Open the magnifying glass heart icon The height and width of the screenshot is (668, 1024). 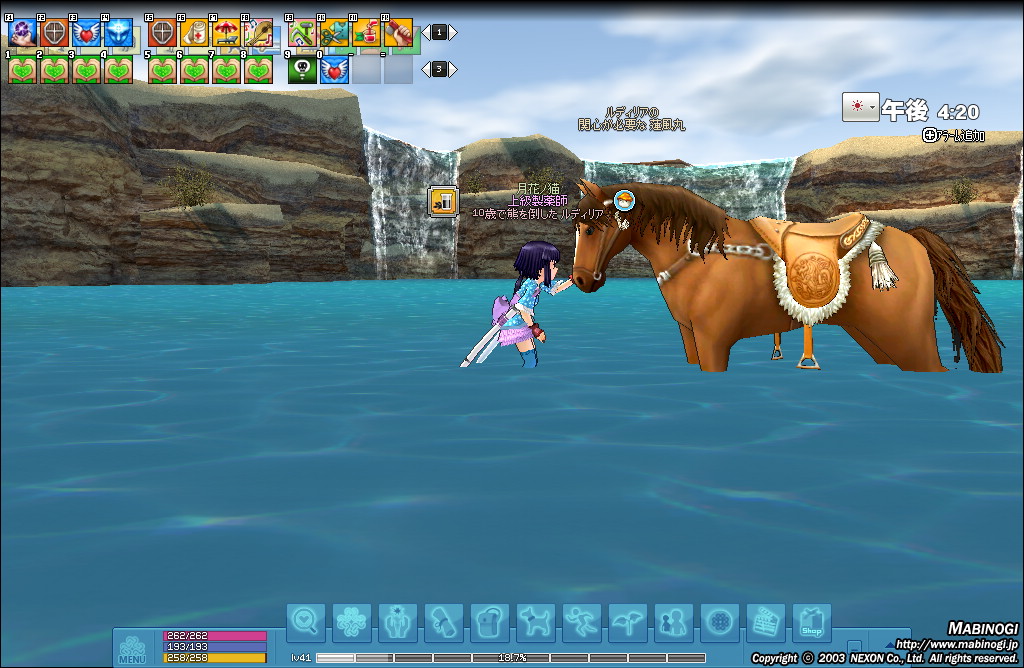click(x=306, y=623)
